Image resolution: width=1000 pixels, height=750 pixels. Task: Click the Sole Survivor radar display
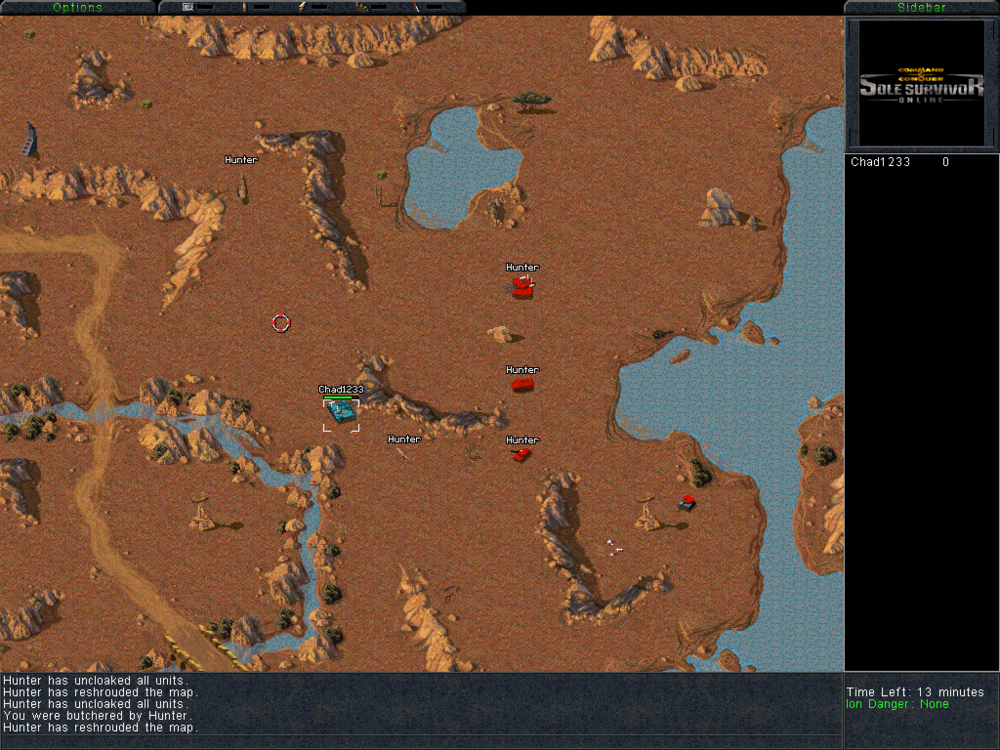click(x=921, y=84)
